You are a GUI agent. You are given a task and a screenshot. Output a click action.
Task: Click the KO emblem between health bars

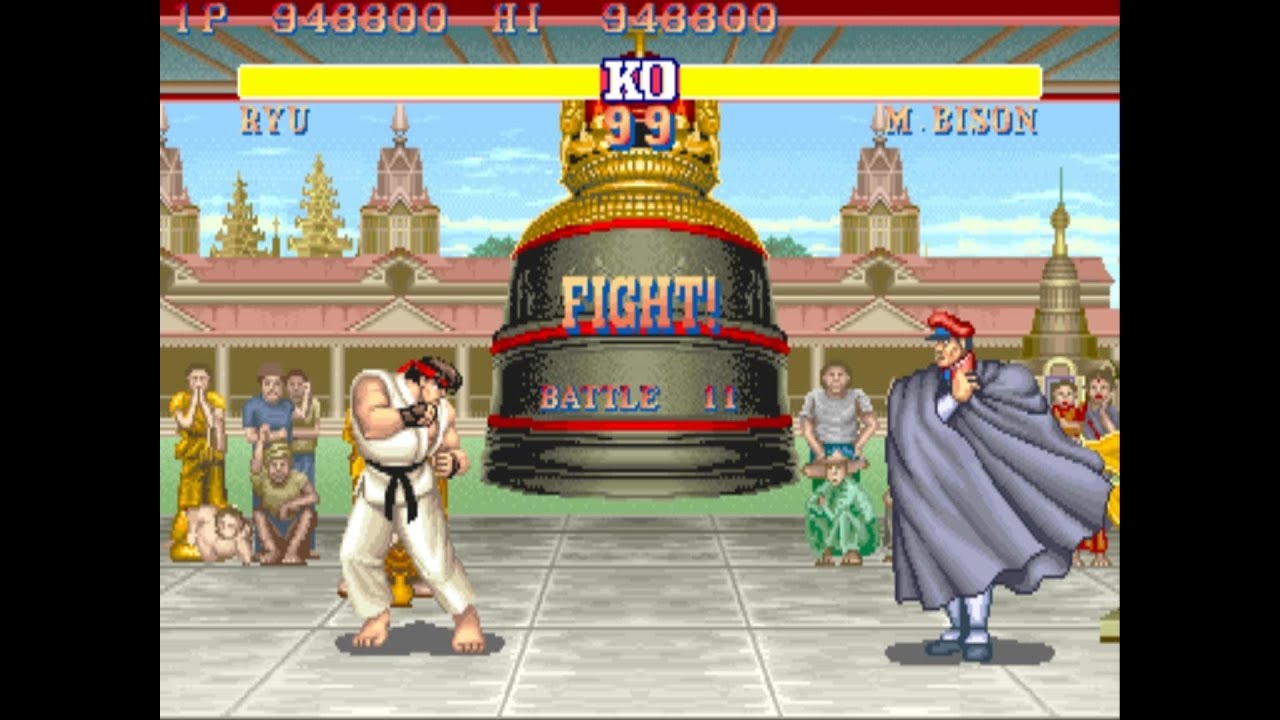click(639, 80)
